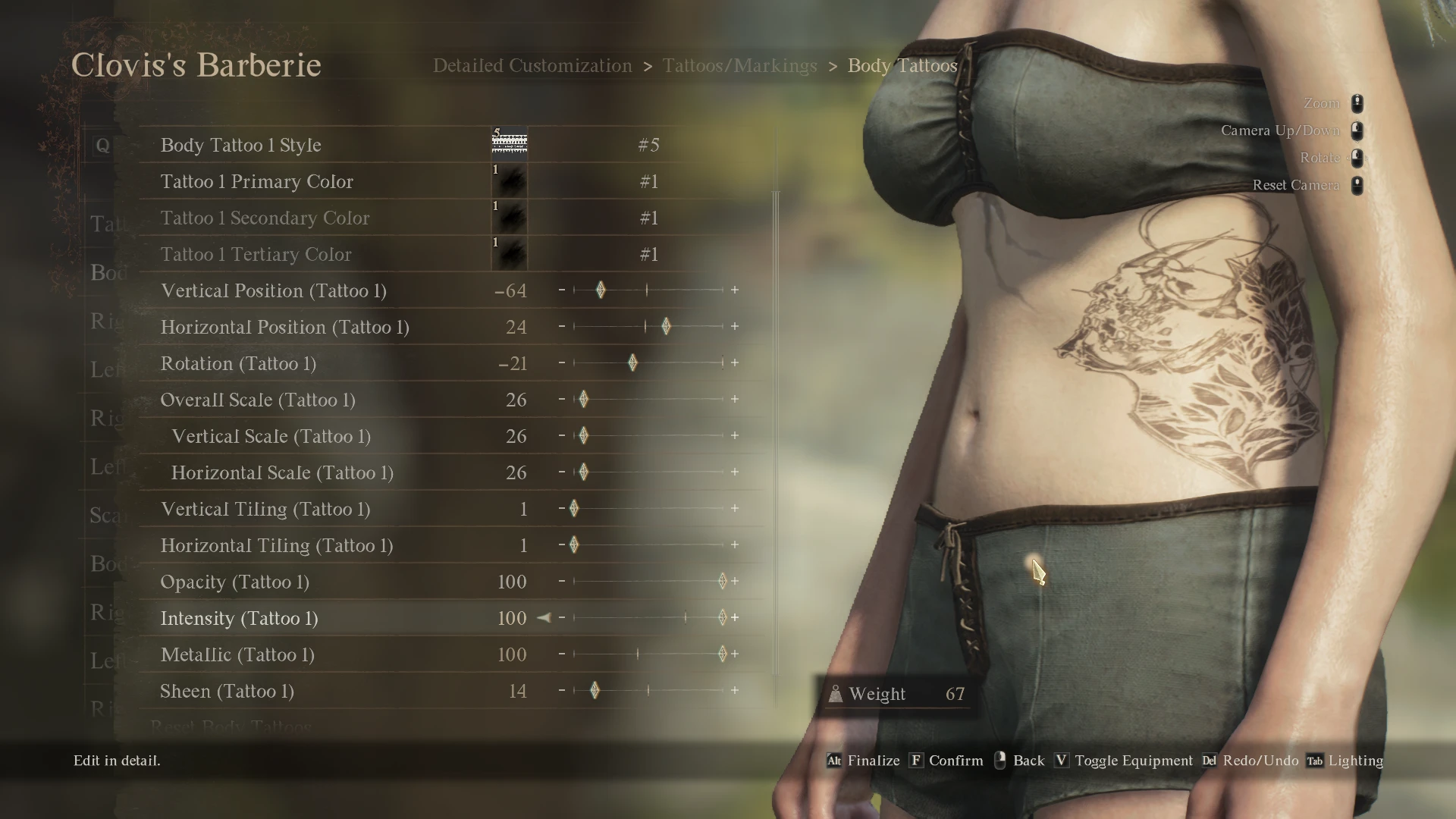Viewport: 1456px width, 819px height.
Task: Increase Vertical Tiling with its plus button
Action: pyautogui.click(x=735, y=509)
